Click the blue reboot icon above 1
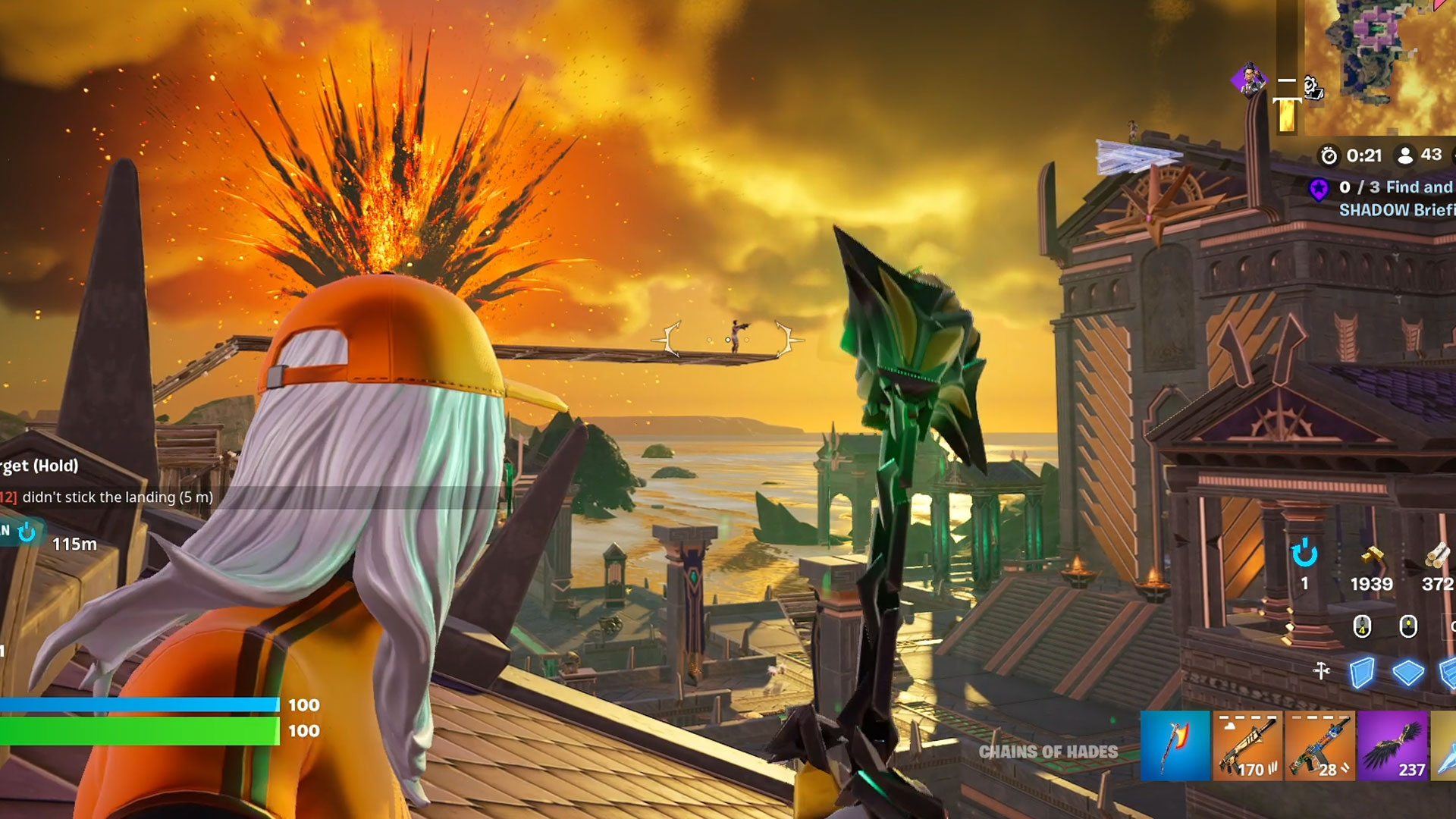 [1304, 554]
